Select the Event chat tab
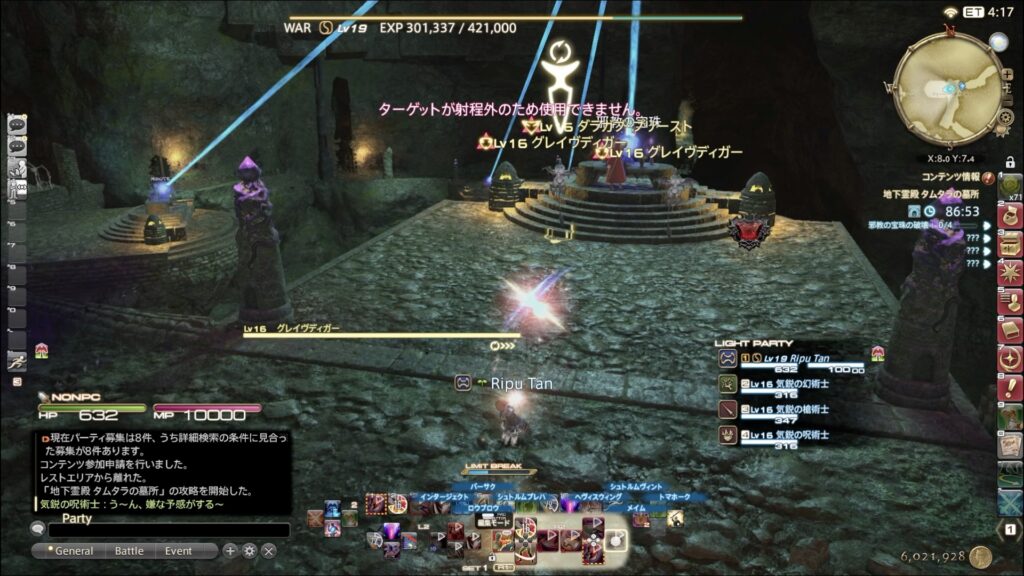The width and height of the screenshot is (1024, 576). [x=179, y=551]
